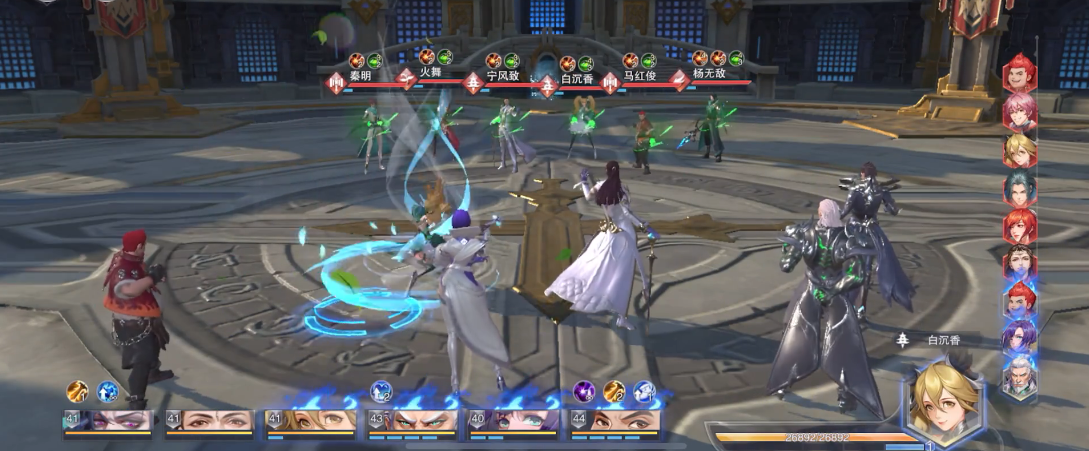Screen dimensions: 1089x451
Task: Select the teal-haired portrait in the turn order
Action: click(1020, 187)
